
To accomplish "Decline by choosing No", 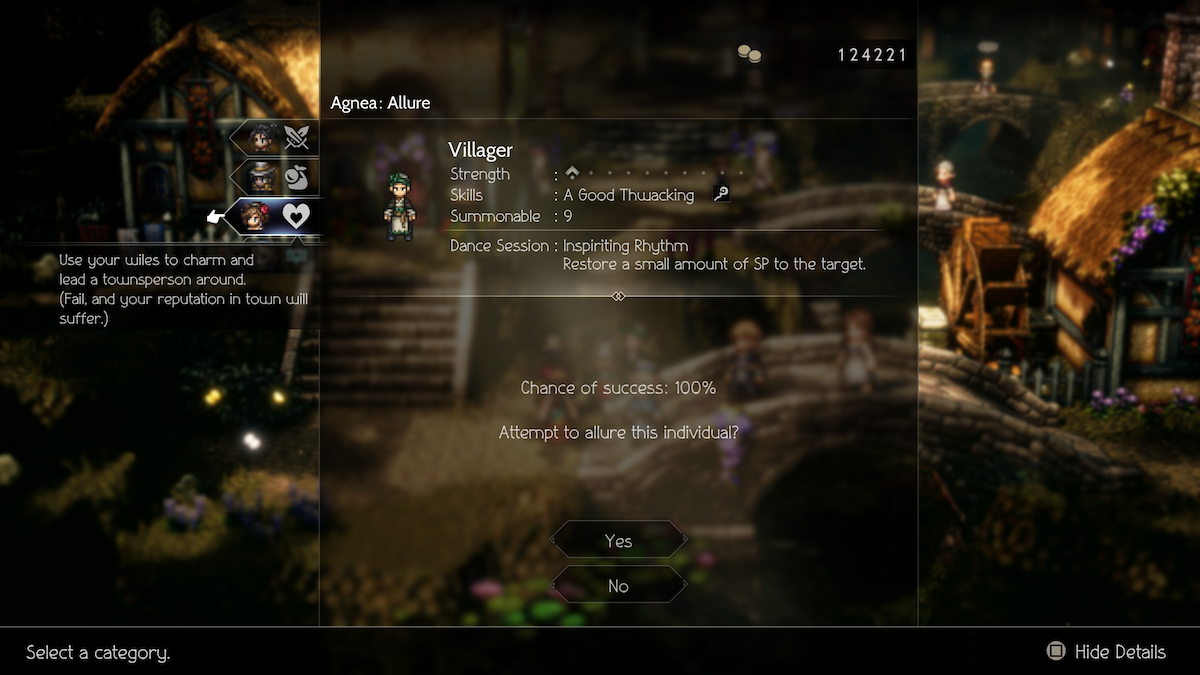I will [x=618, y=586].
